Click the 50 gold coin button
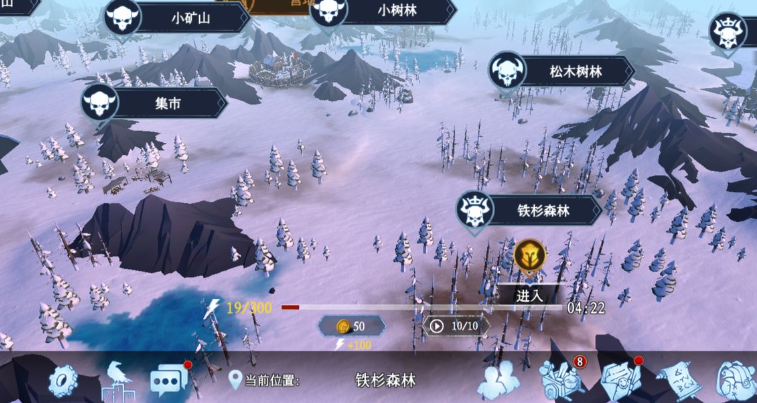Image resolution: width=757 pixels, height=403 pixels. tap(350, 326)
